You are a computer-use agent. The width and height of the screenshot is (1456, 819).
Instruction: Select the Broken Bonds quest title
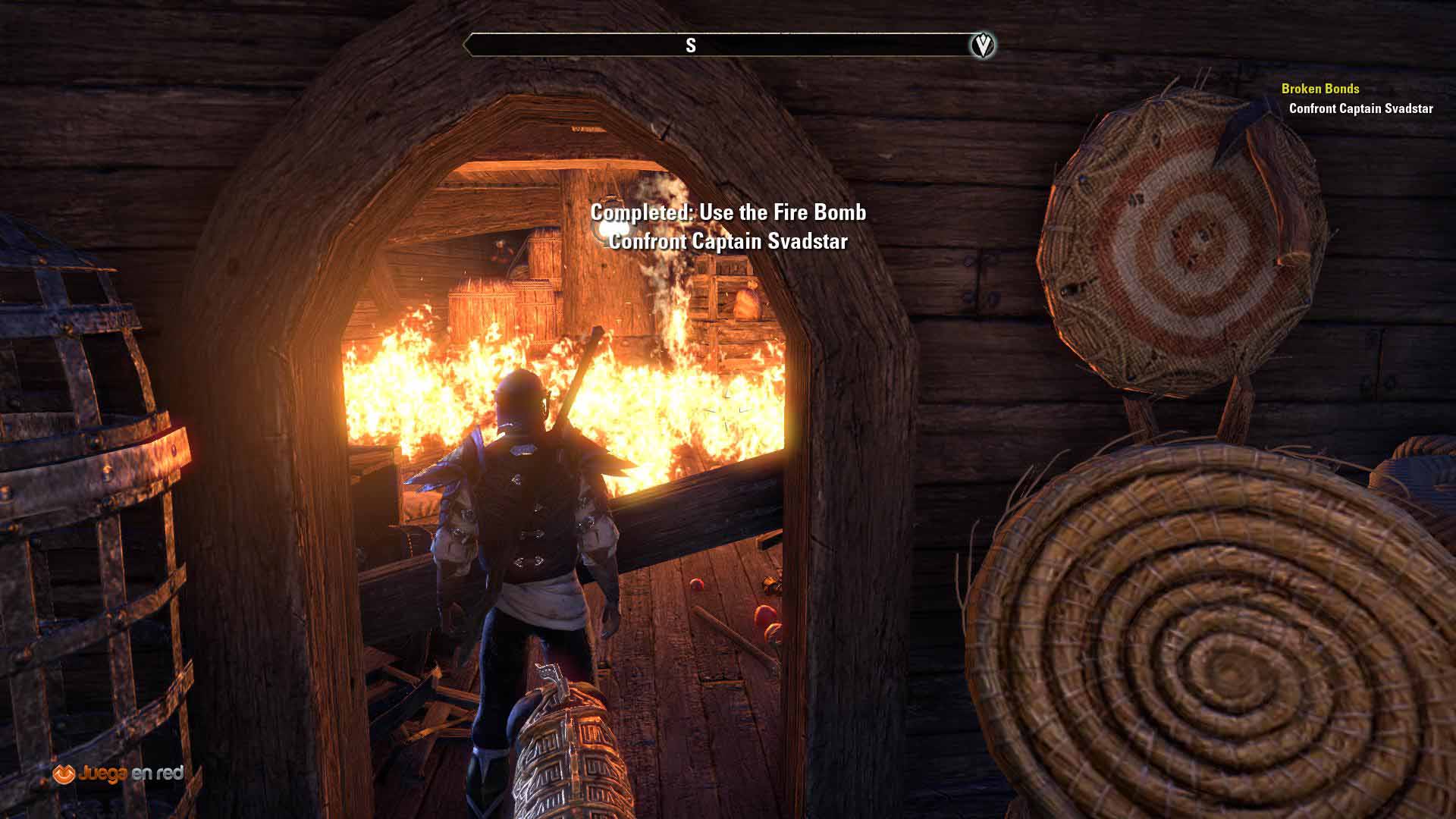pyautogui.click(x=1319, y=89)
